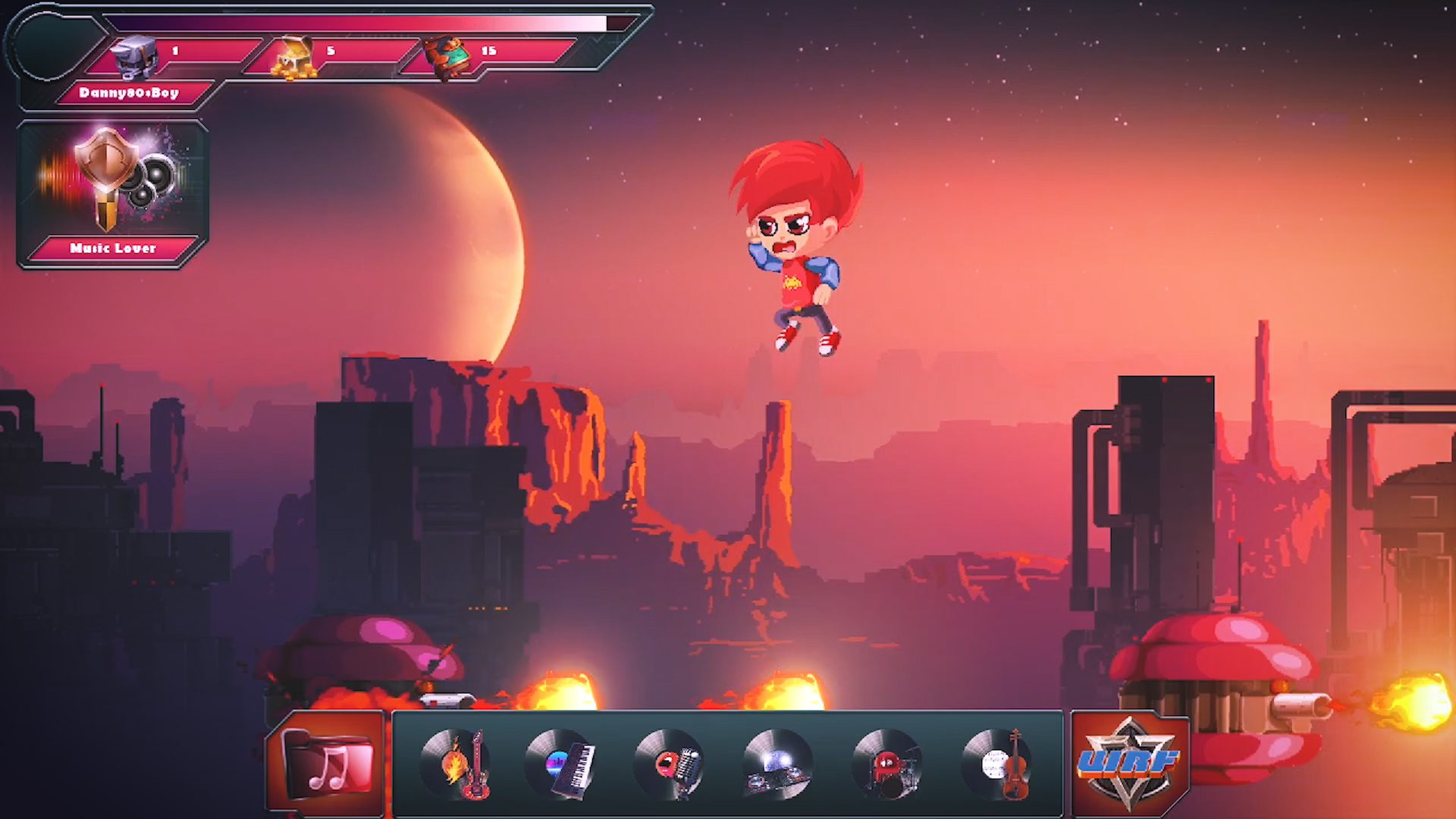The width and height of the screenshot is (1456, 819).
Task: Open the red music folder
Action: point(327,764)
